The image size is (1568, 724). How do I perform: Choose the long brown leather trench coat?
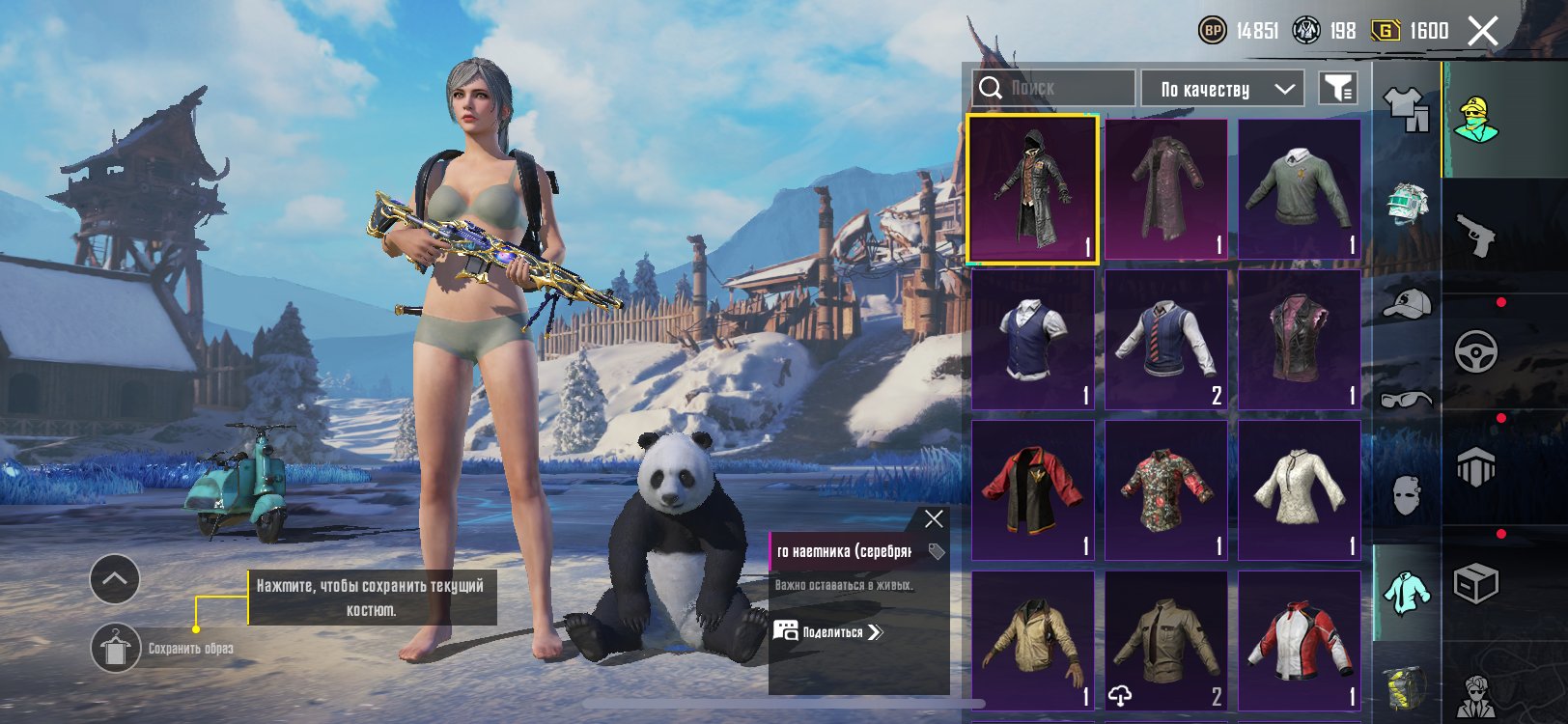pyautogui.click(x=1166, y=189)
